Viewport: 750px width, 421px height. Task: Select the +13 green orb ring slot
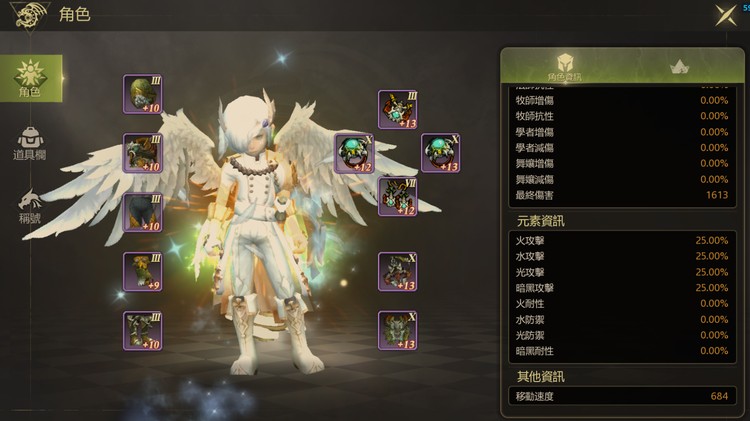click(440, 153)
